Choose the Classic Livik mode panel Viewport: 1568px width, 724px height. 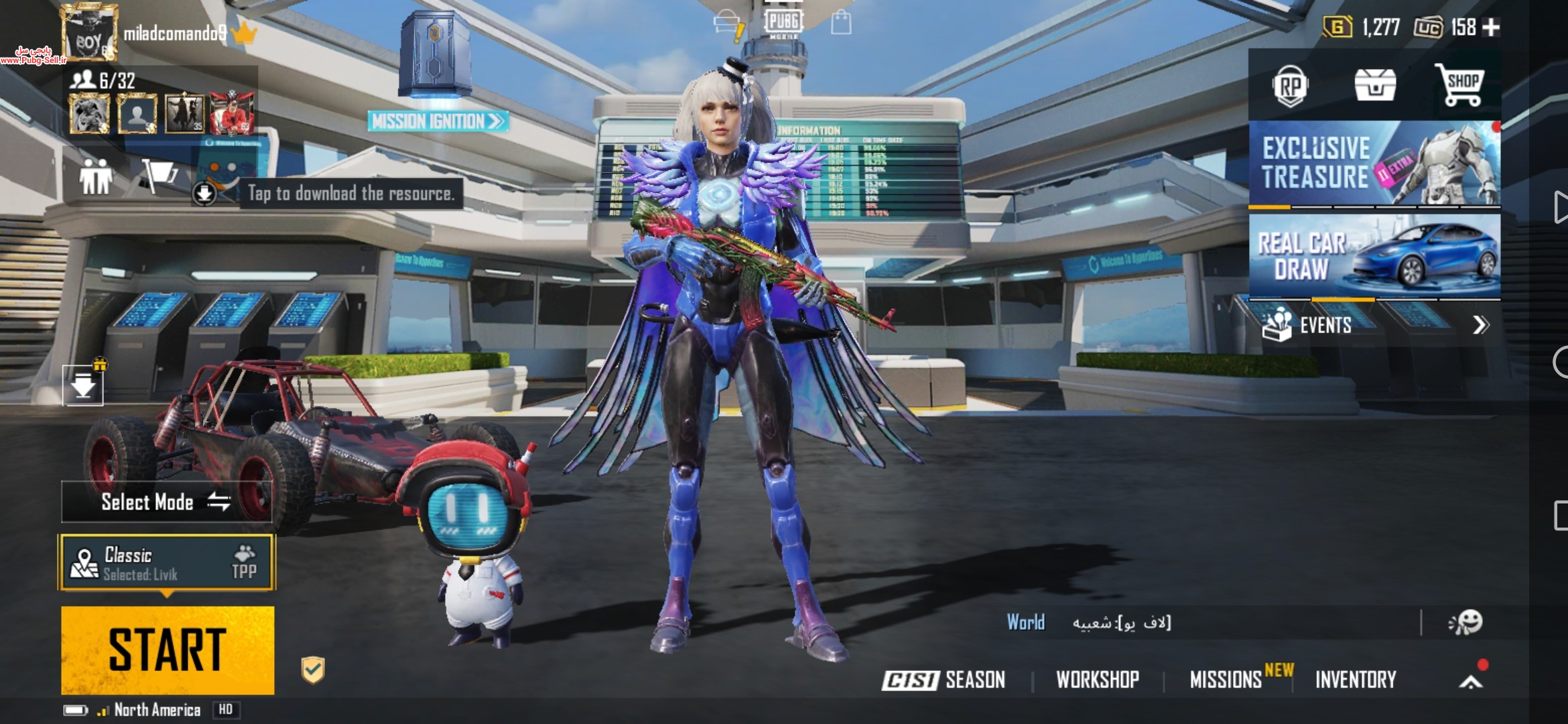[x=167, y=562]
